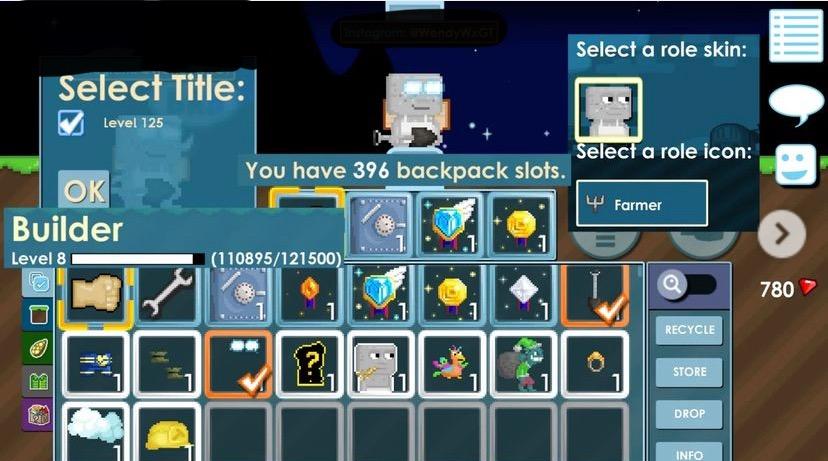Viewport: 828px width, 461px height.
Task: Confirm the title with the OK button
Action: (84, 190)
